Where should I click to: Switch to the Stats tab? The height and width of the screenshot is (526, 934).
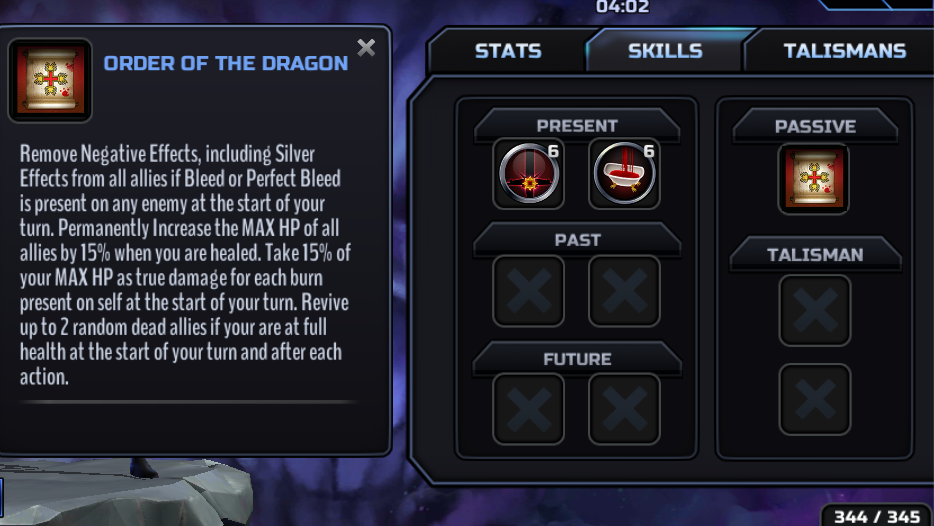coord(508,51)
